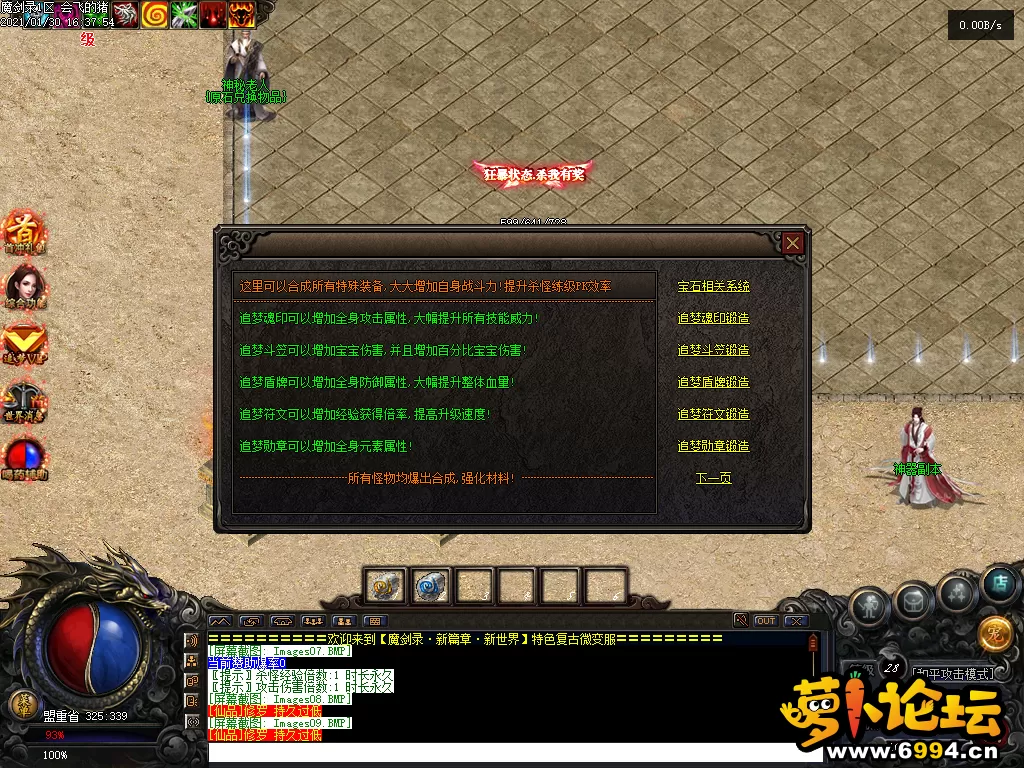This screenshot has width=1024, height=768.
Task: Go to next page via 下一页
Action: point(713,478)
